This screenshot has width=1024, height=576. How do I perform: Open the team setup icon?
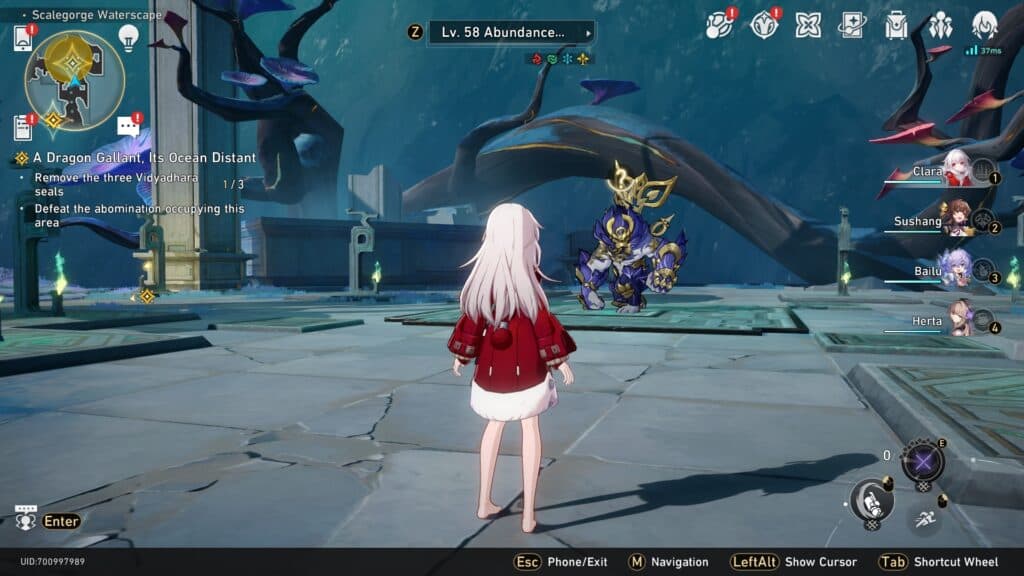[940, 26]
